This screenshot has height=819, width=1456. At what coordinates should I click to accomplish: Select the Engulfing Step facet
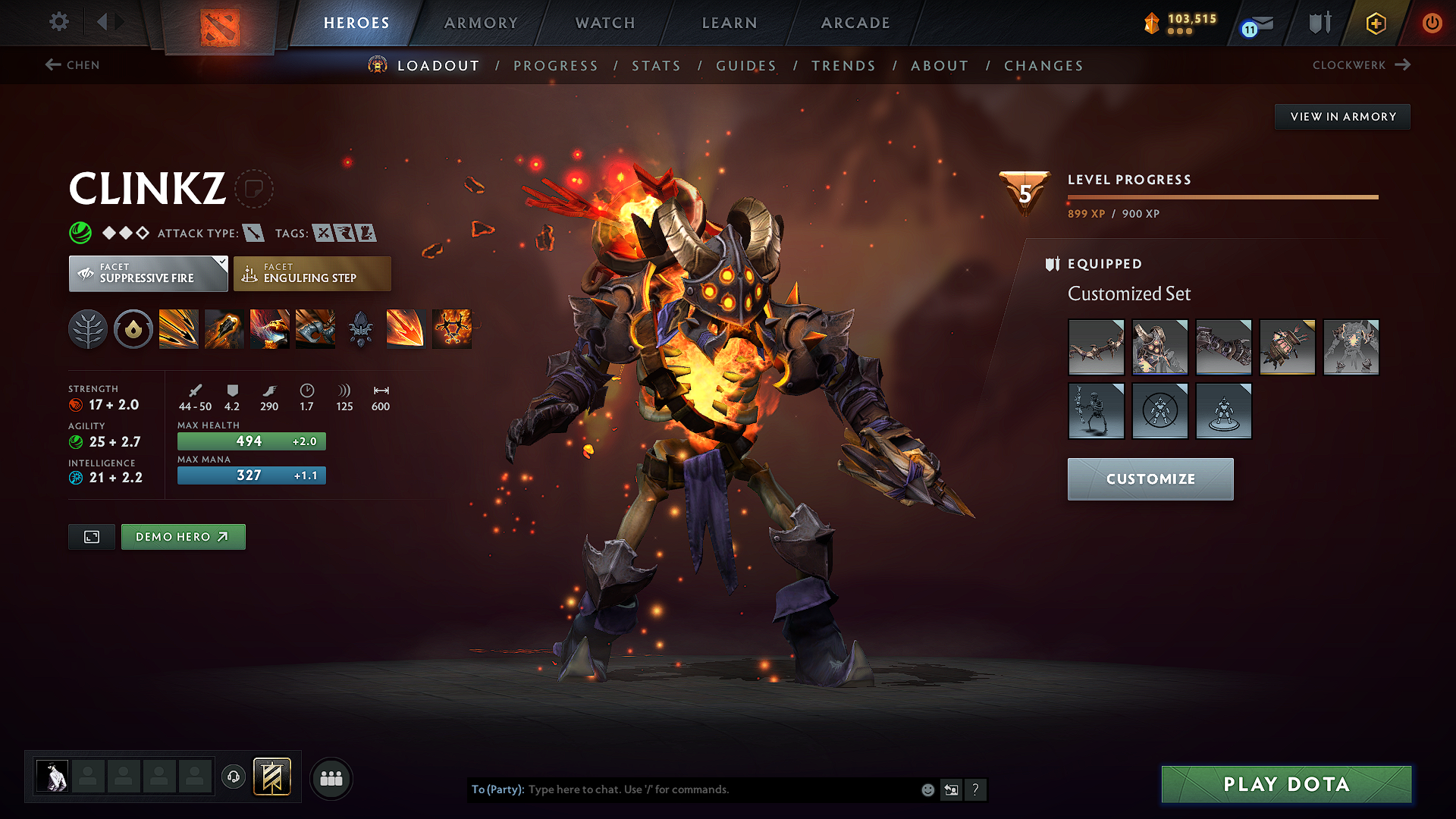312,274
